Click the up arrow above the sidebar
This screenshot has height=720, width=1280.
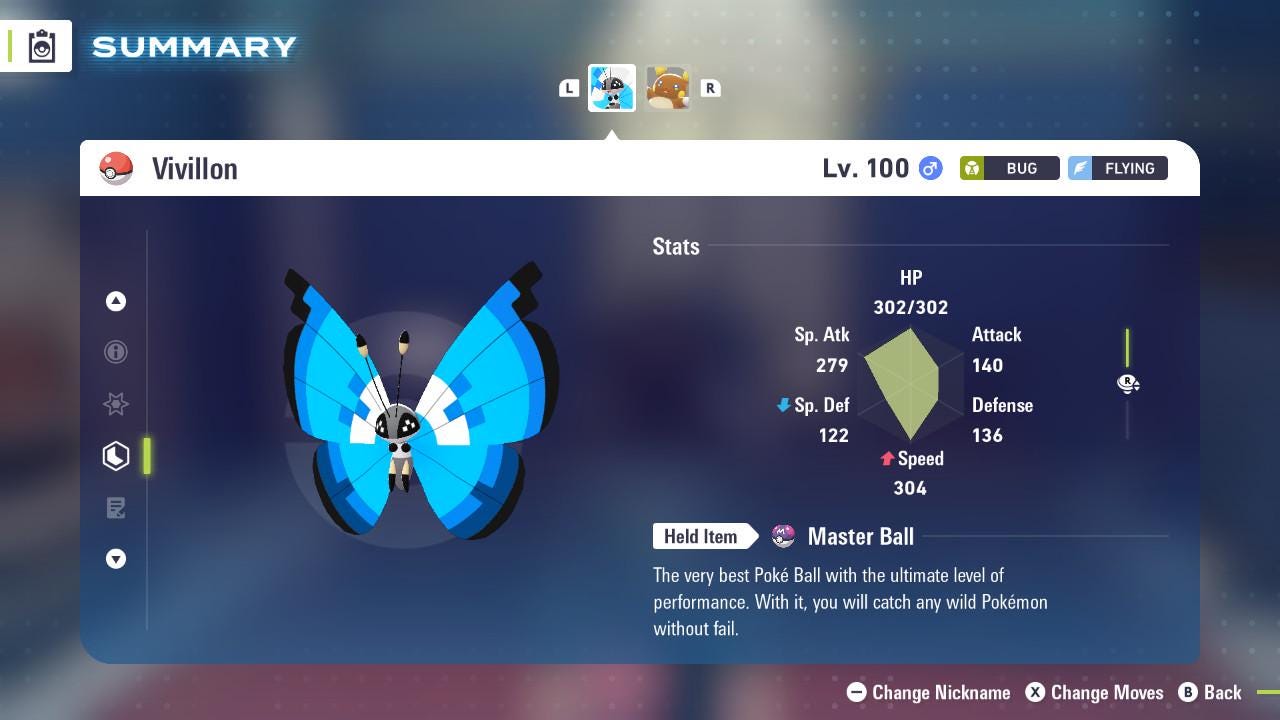point(115,300)
